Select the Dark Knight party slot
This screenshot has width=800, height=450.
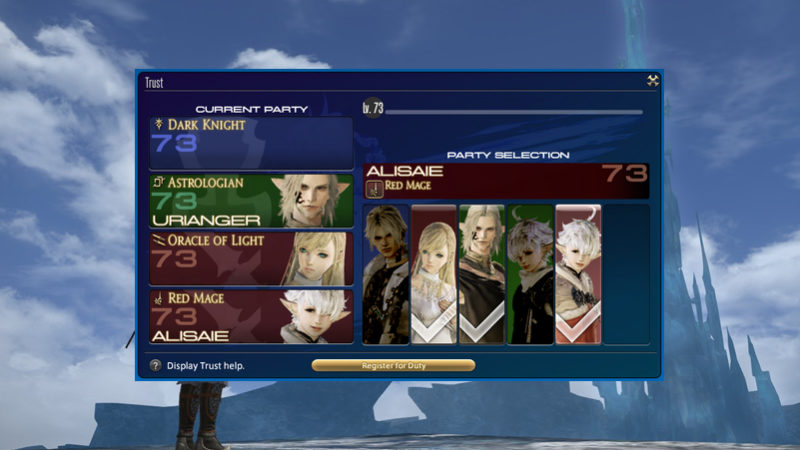(251, 143)
